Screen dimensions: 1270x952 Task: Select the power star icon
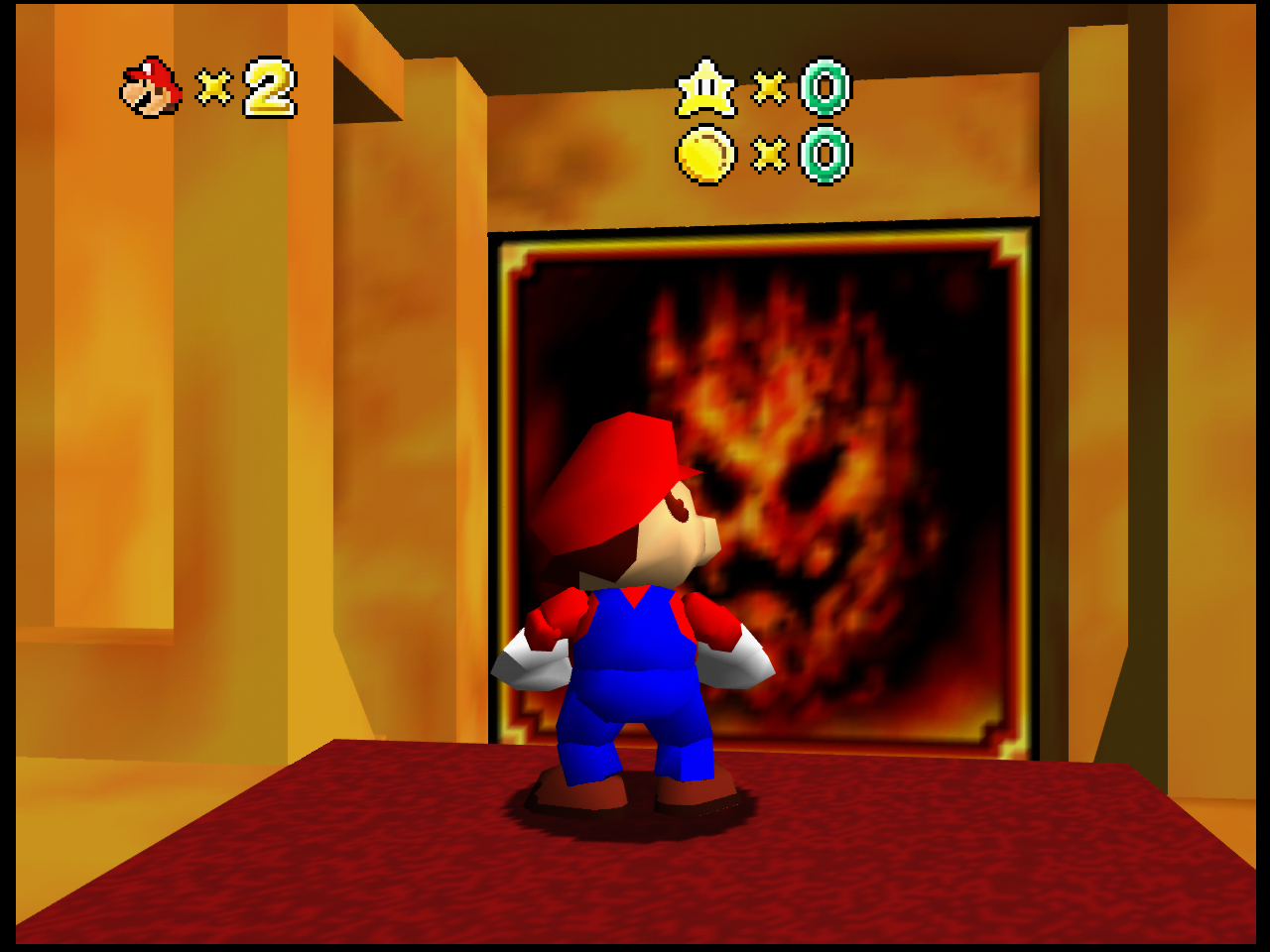point(706,88)
